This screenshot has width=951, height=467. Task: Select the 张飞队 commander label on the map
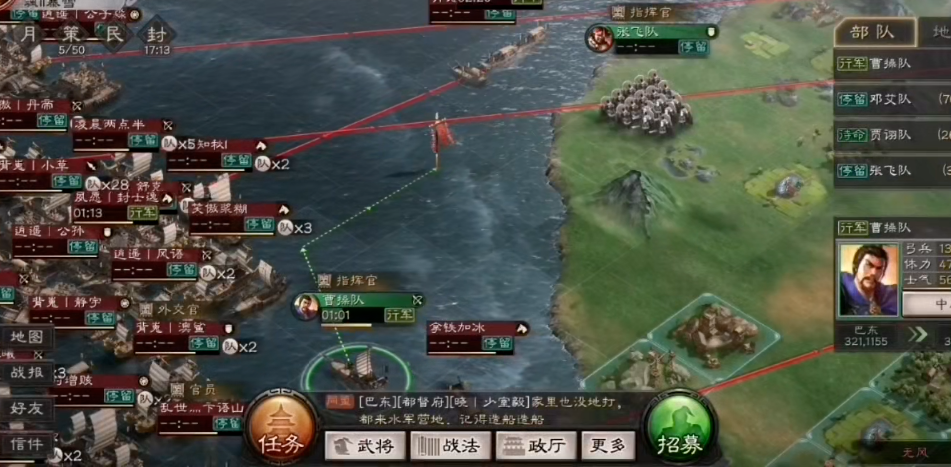coord(651,32)
